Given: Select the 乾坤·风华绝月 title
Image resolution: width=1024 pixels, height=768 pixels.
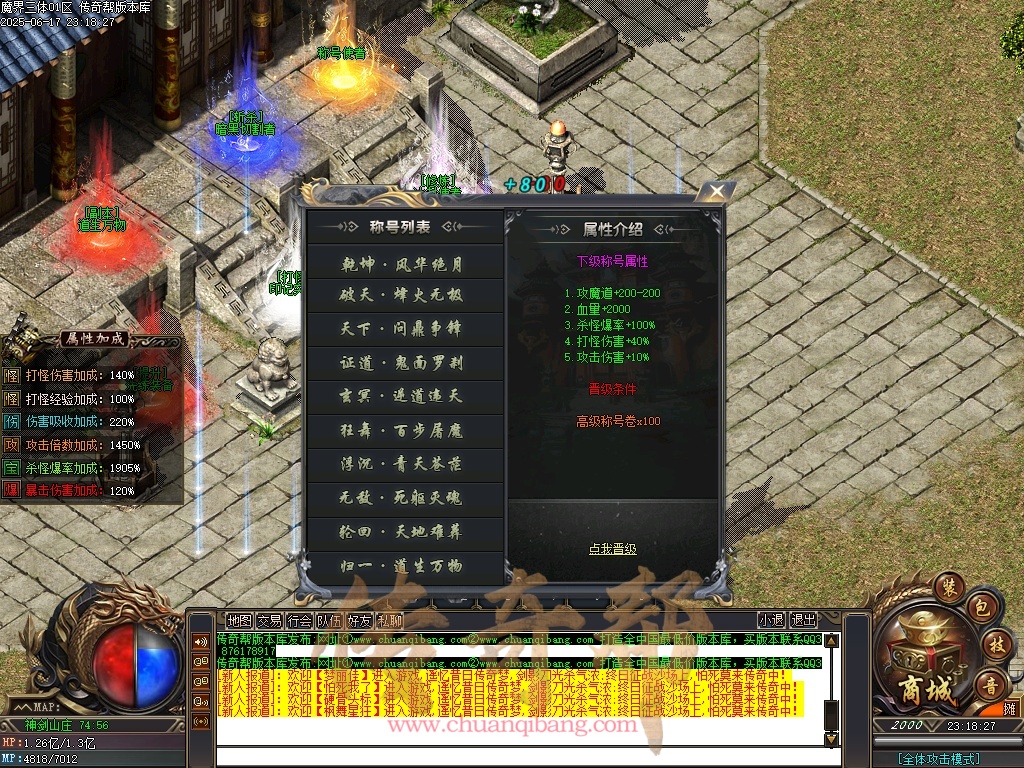Looking at the screenshot, I should tap(403, 263).
